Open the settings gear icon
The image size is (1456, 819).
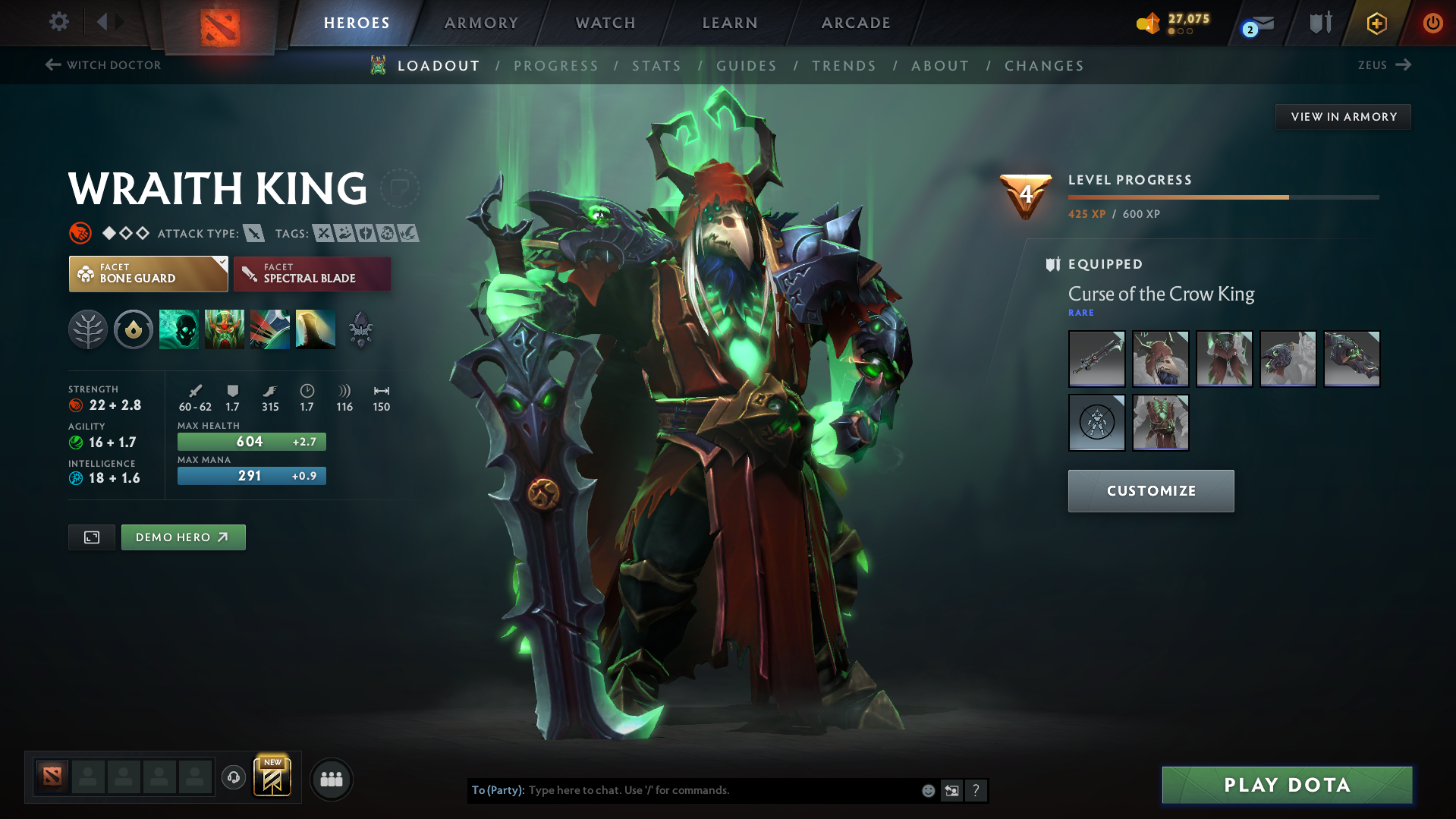click(x=58, y=22)
